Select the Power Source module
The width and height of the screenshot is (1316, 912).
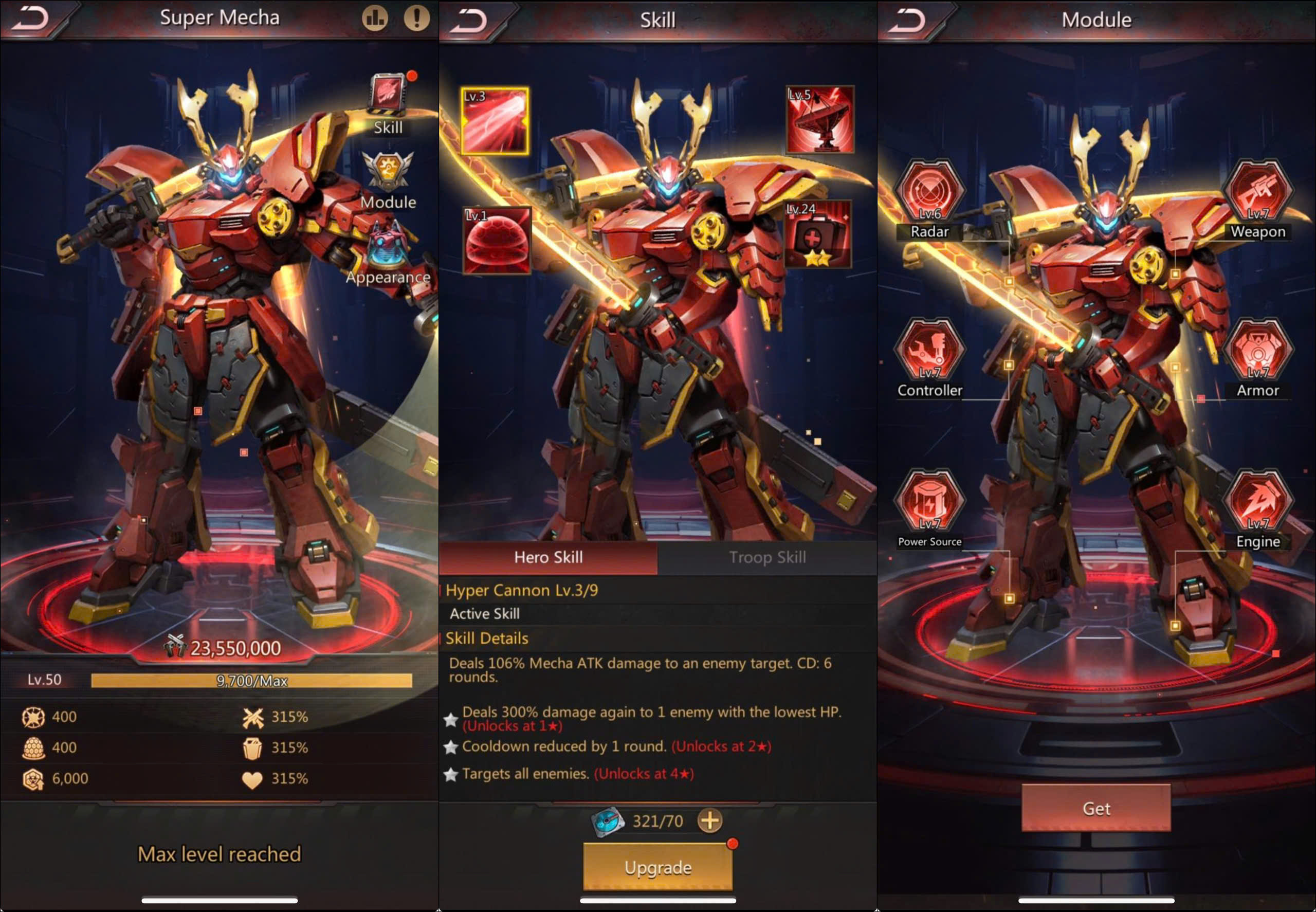tap(930, 501)
